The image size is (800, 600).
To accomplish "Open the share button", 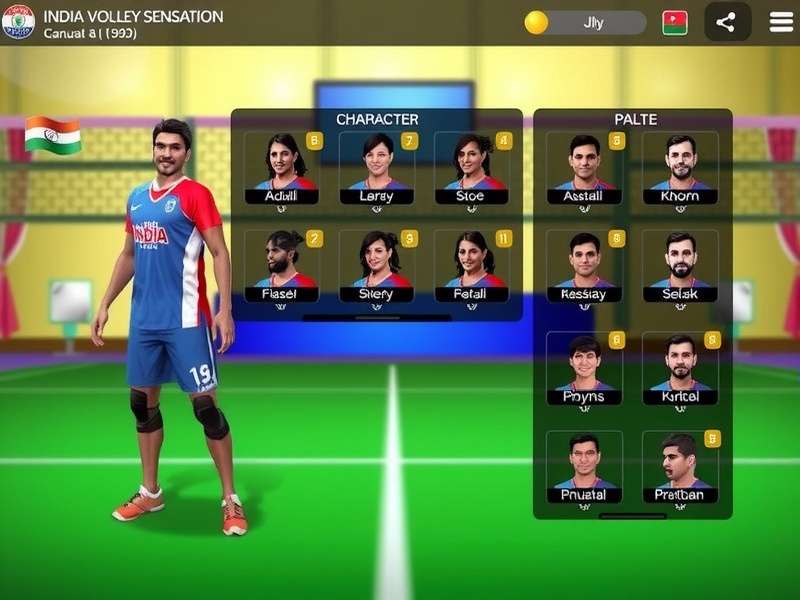I will [727, 22].
